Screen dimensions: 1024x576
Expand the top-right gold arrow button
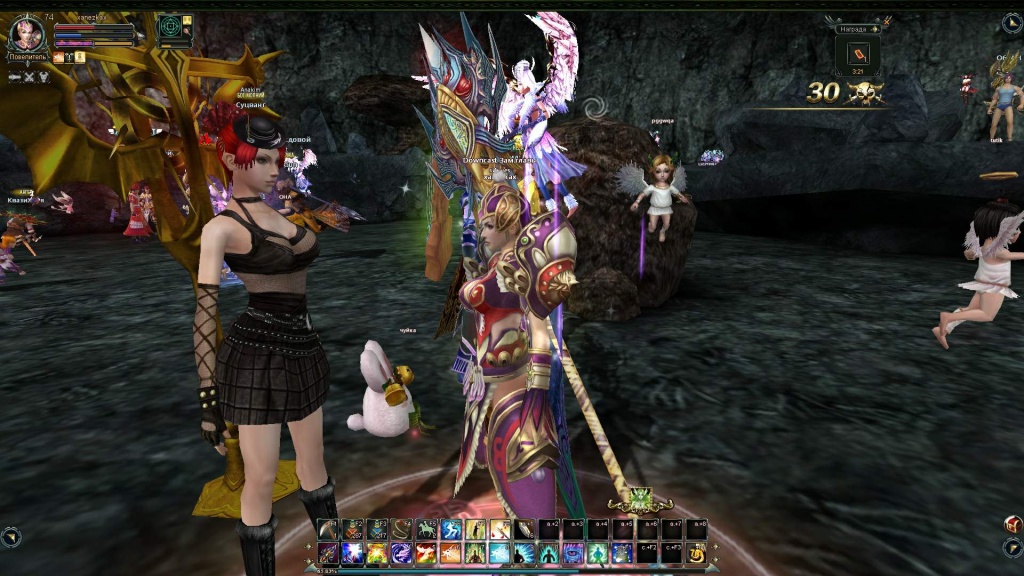1012,22
